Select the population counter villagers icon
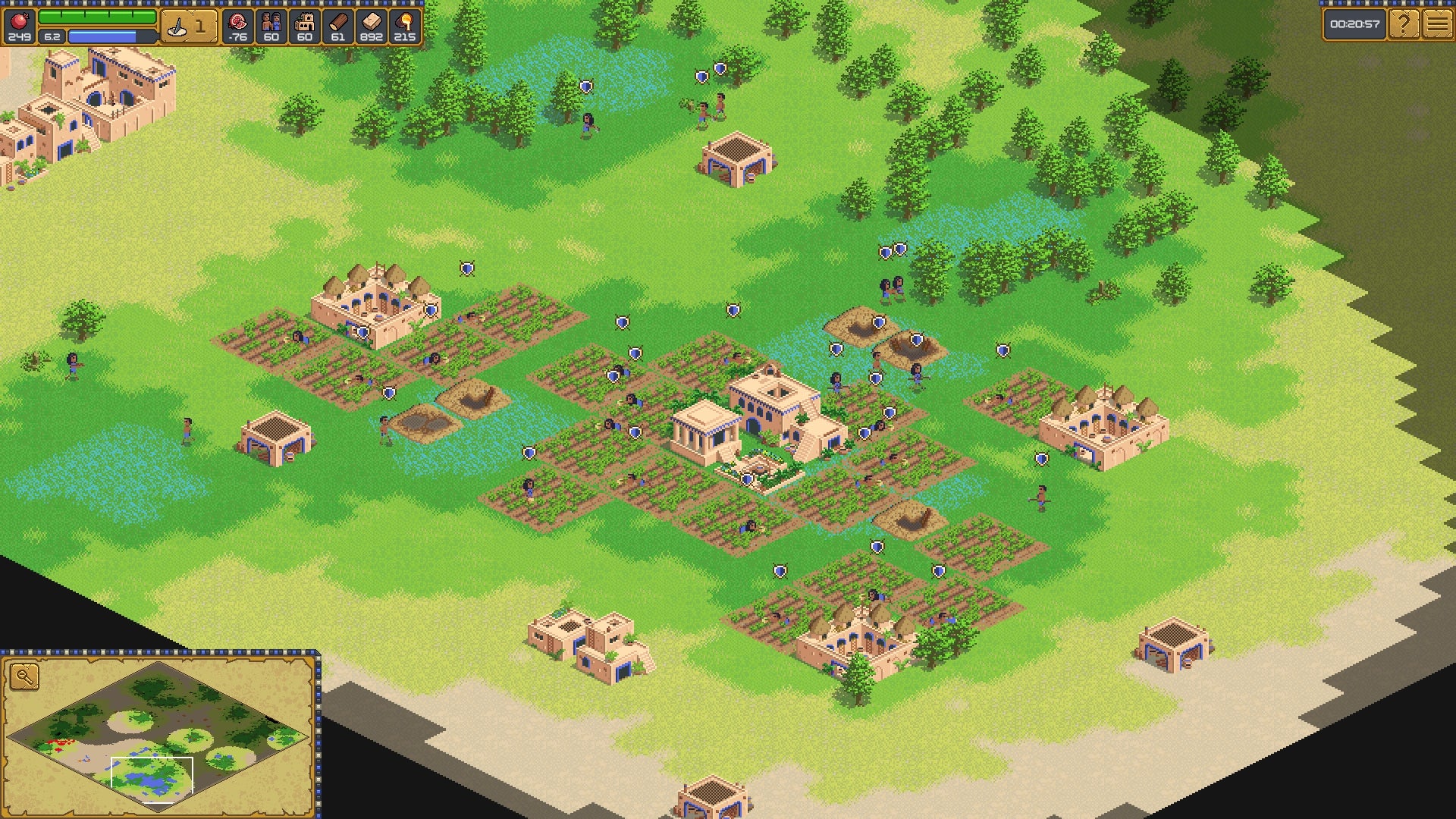1456x819 pixels. tap(270, 20)
